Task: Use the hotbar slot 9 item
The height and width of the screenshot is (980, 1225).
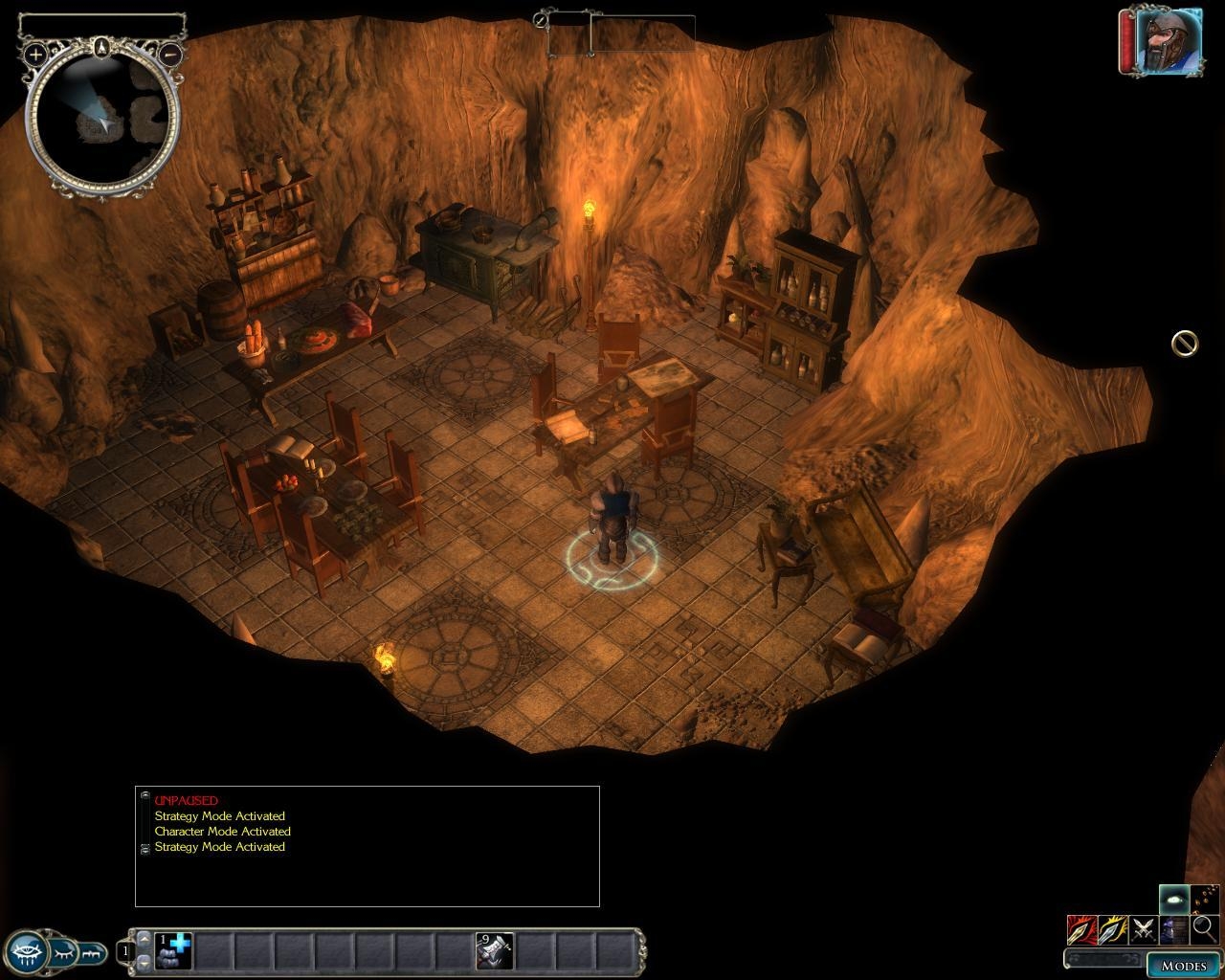Action: coord(495,951)
